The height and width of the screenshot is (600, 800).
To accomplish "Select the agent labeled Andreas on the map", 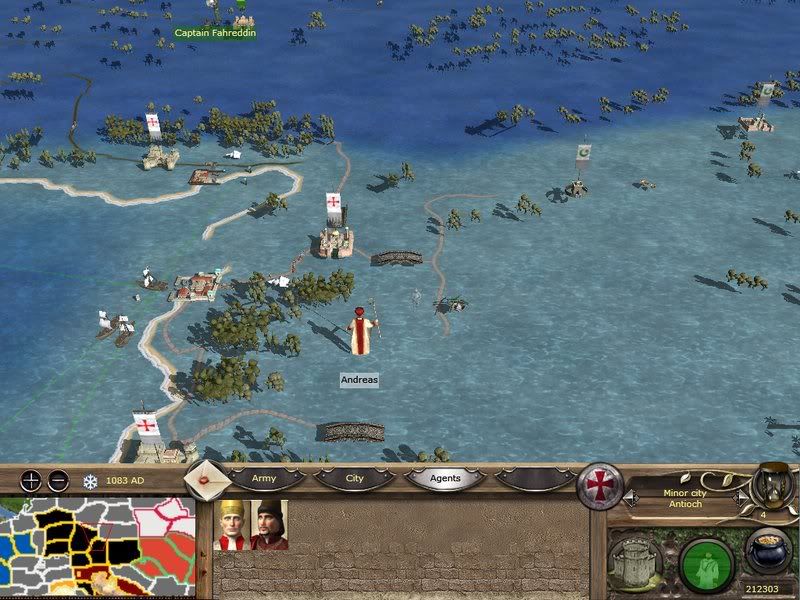I will [x=359, y=330].
